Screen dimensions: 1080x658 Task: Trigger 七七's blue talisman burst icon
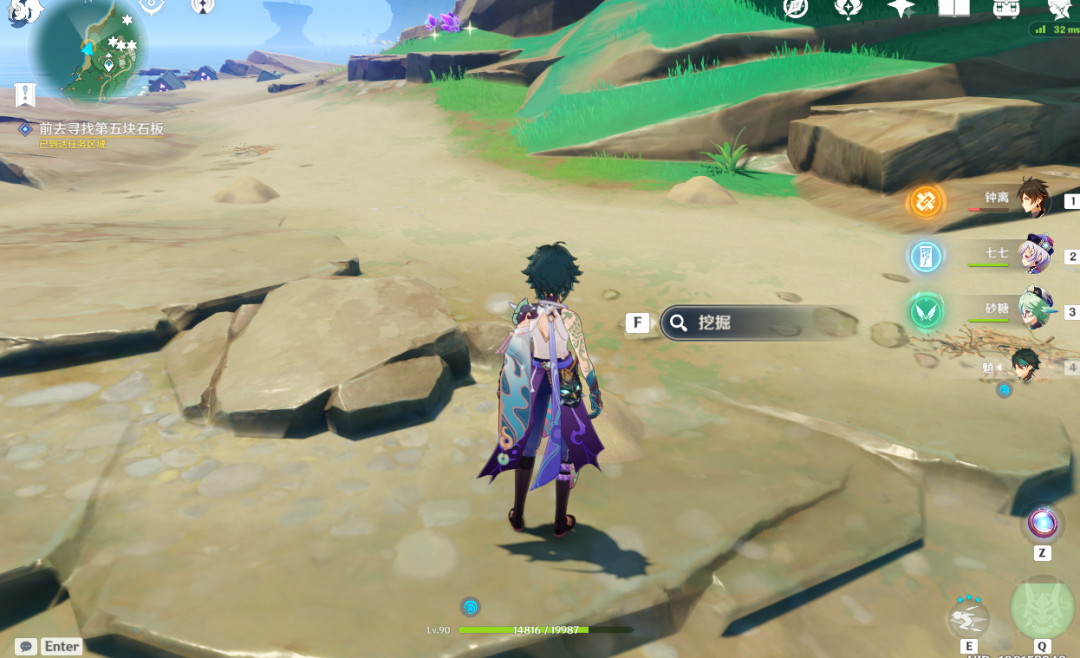pyautogui.click(x=926, y=257)
